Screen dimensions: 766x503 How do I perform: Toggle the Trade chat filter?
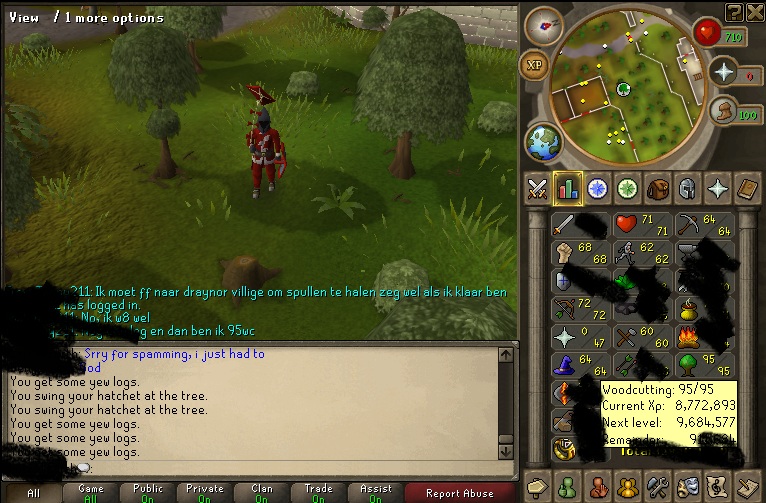318,492
